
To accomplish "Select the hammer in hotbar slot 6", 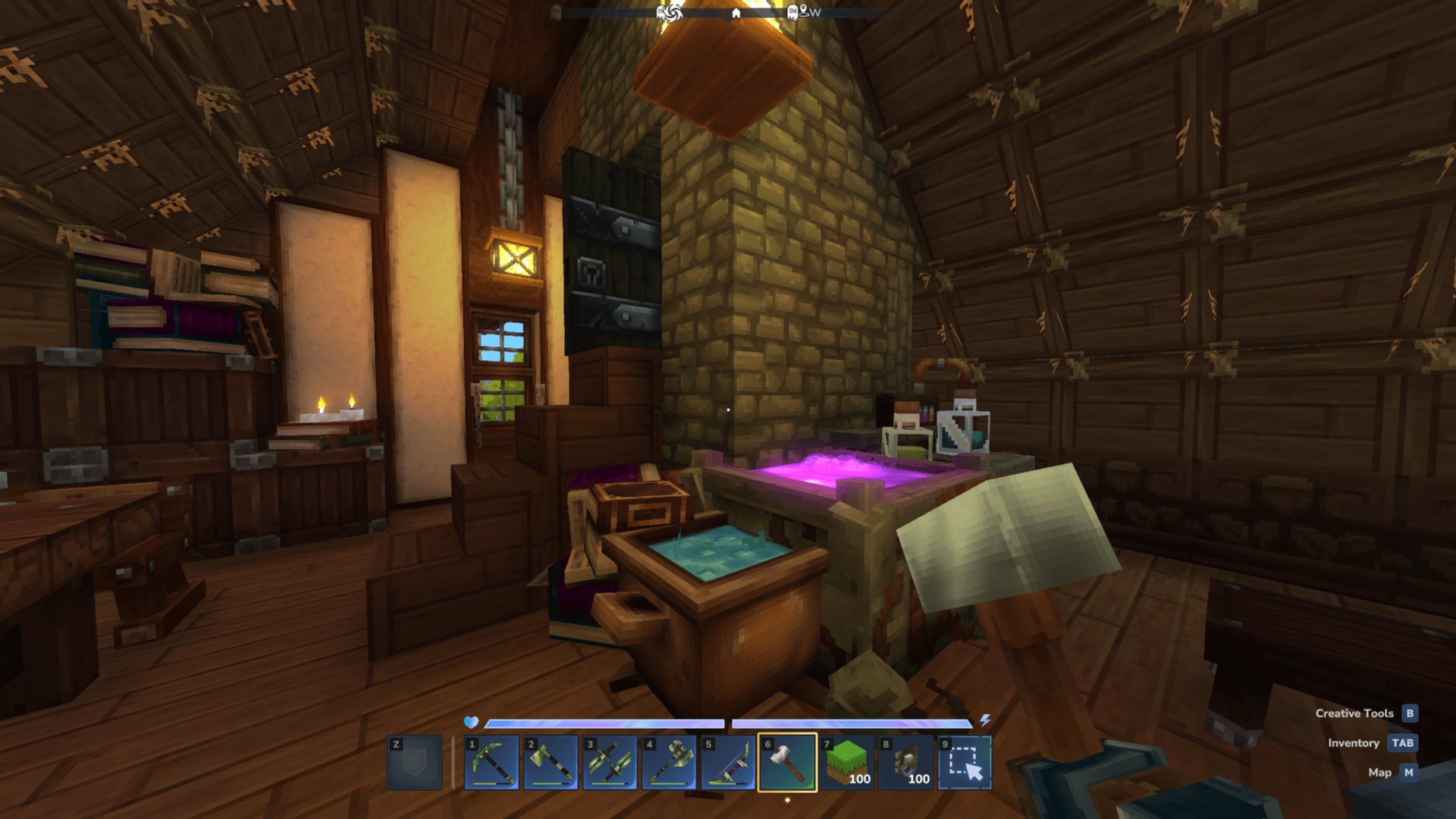I will (787, 762).
